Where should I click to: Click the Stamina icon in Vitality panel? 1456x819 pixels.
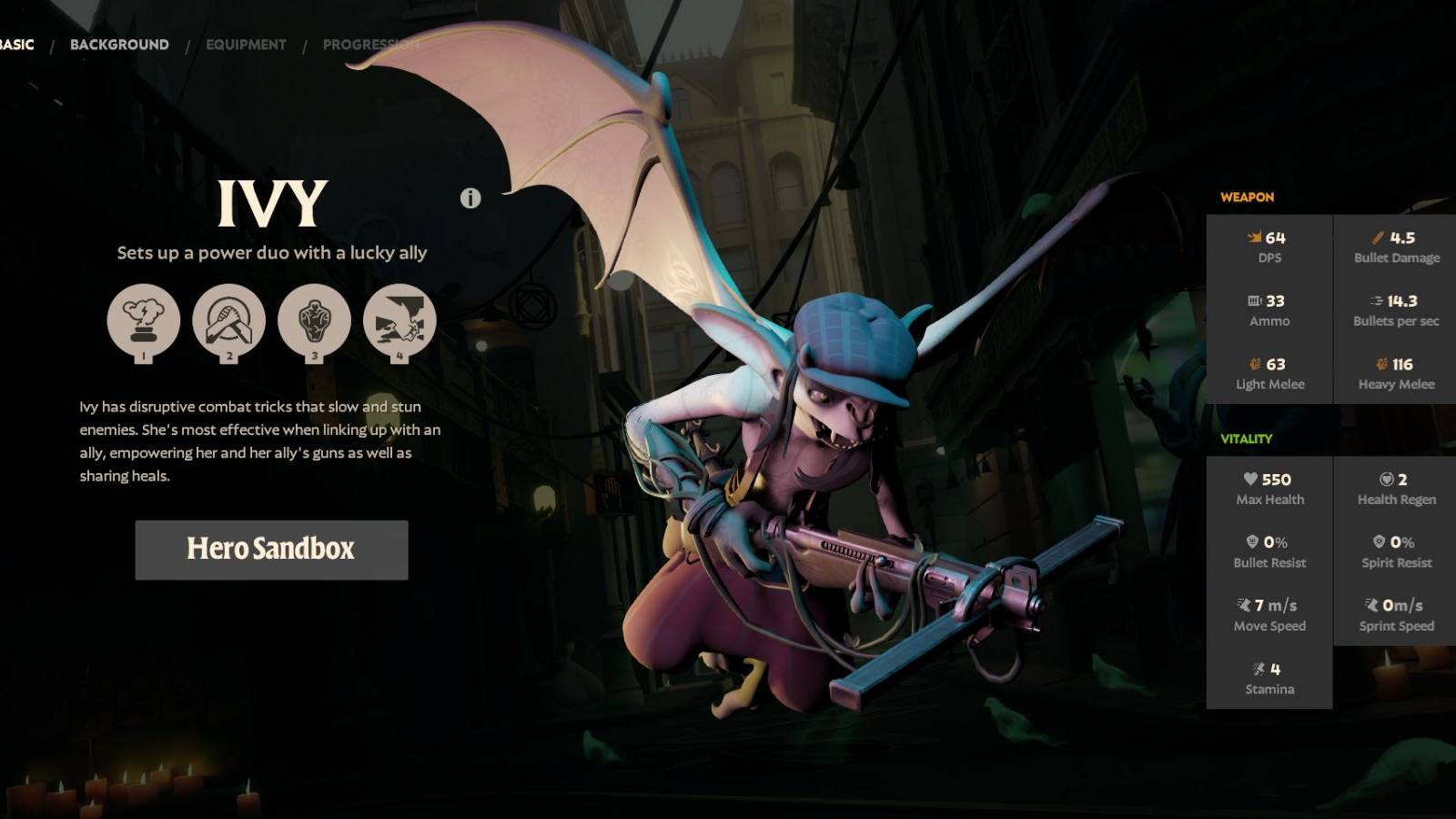pos(1260,668)
